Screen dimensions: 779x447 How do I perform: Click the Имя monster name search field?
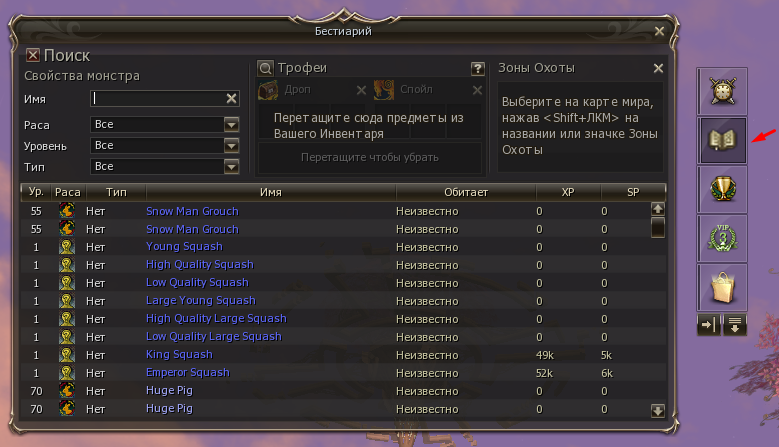point(158,98)
